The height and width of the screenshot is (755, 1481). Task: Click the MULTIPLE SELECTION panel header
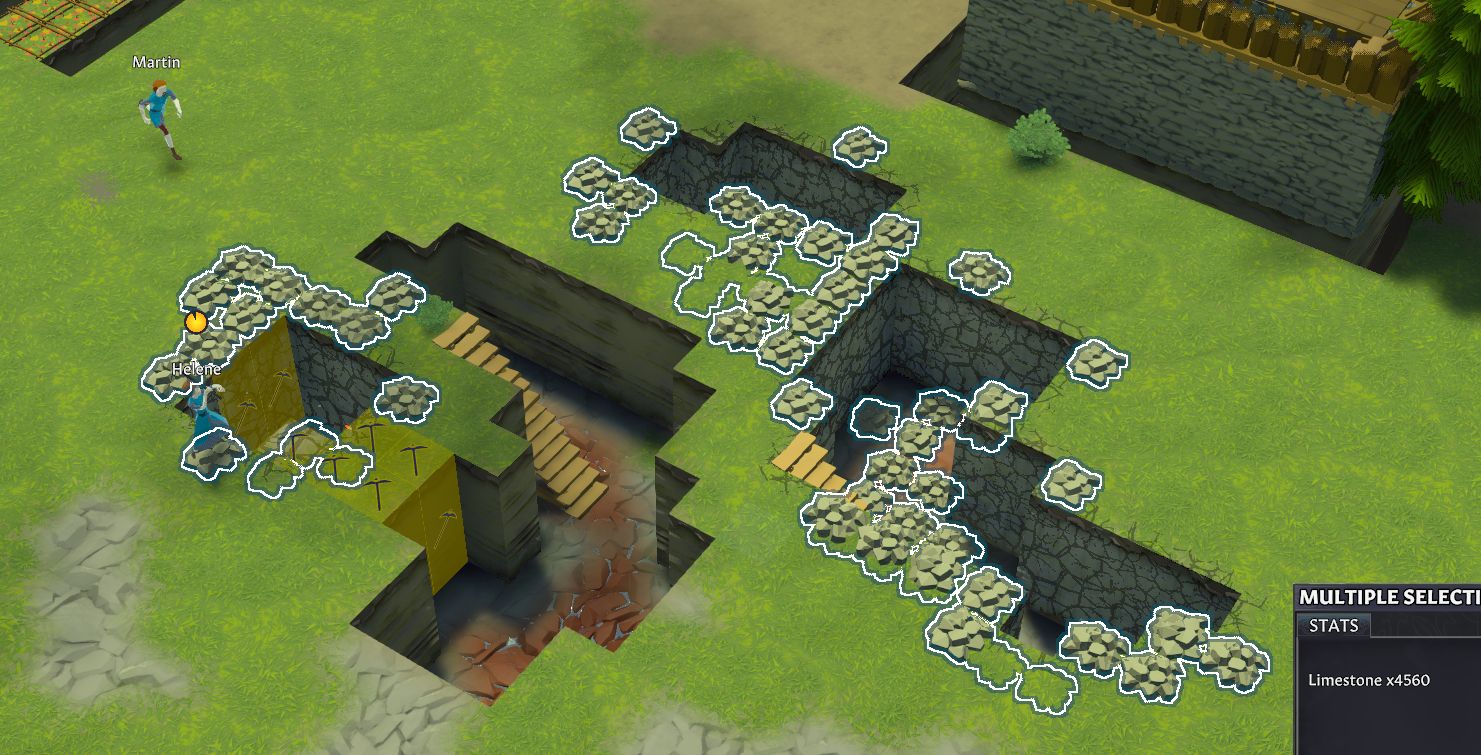[1389, 597]
